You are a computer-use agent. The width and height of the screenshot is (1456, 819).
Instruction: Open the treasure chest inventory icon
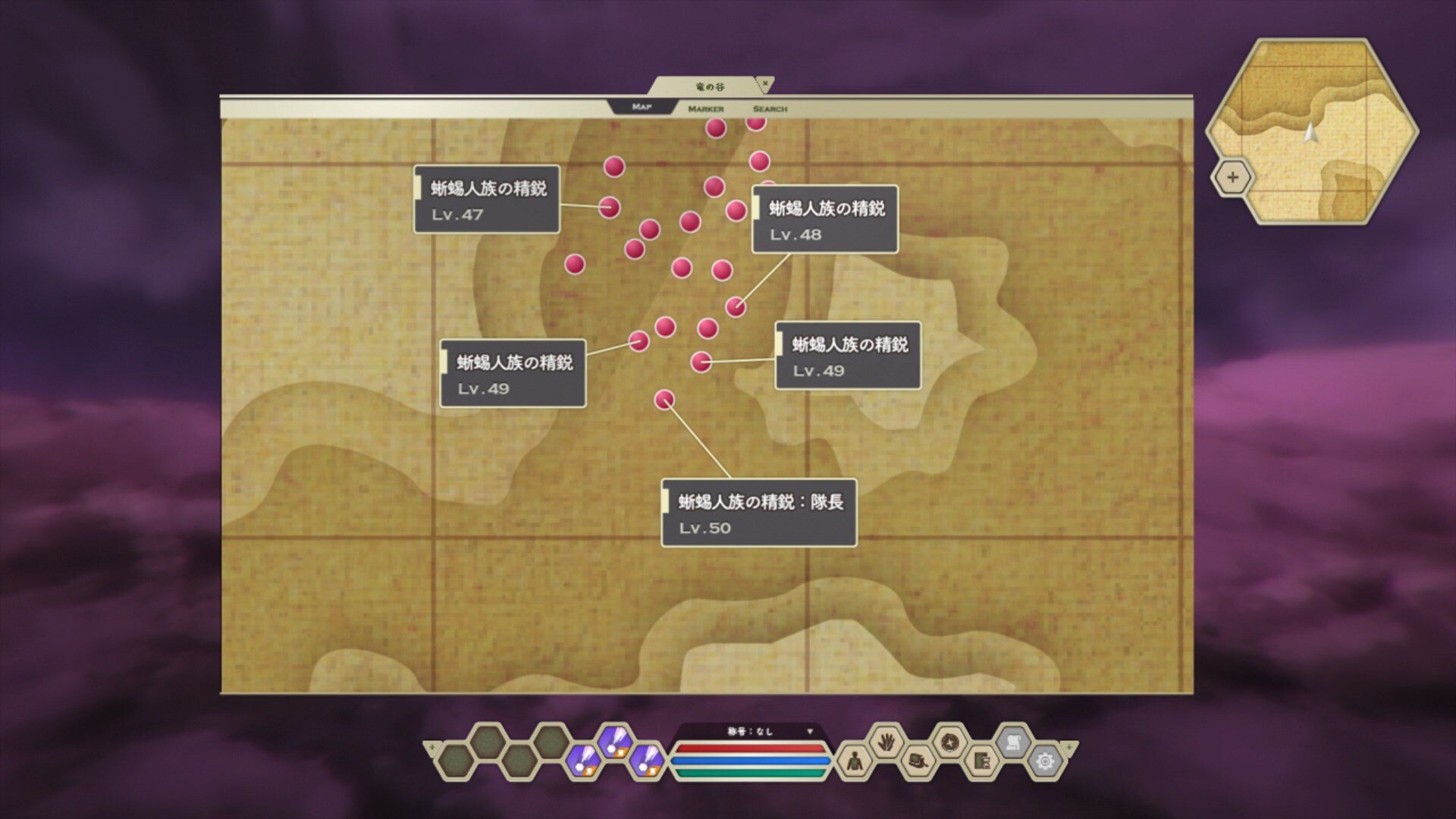point(918,761)
